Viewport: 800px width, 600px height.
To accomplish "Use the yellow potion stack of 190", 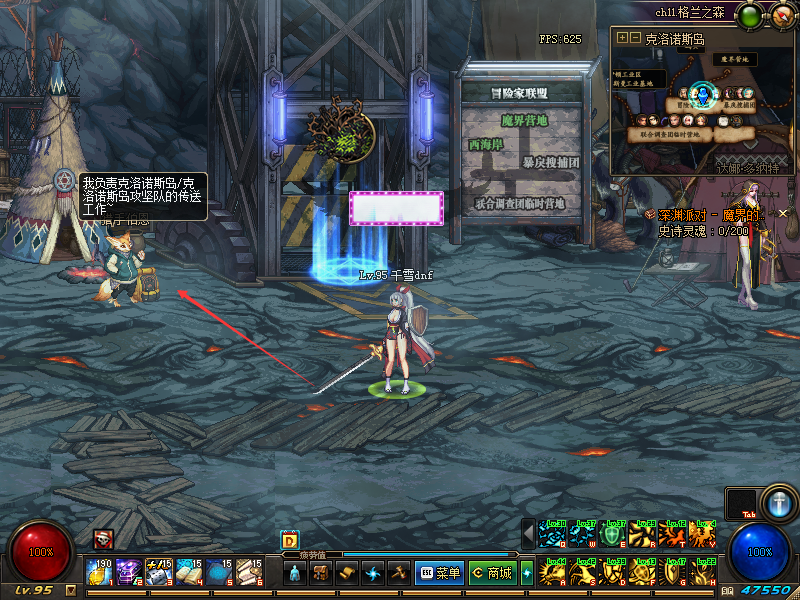I will pos(98,572).
